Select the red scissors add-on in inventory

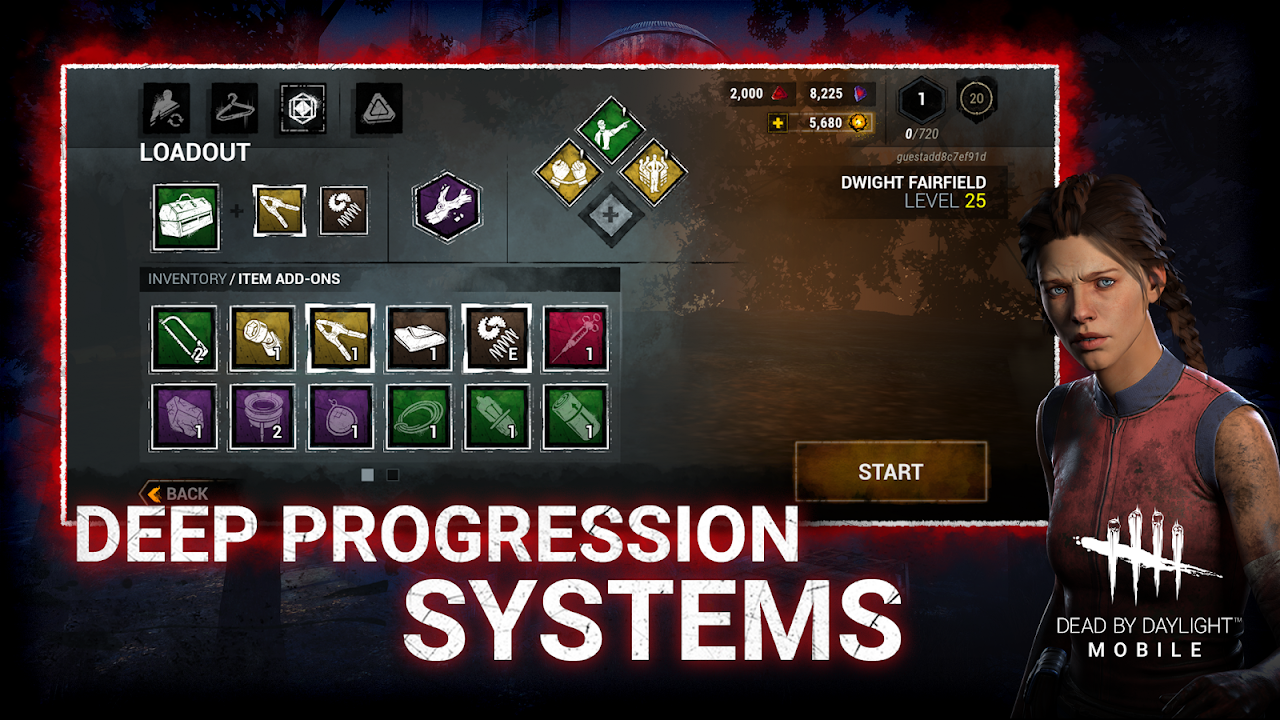[577, 335]
